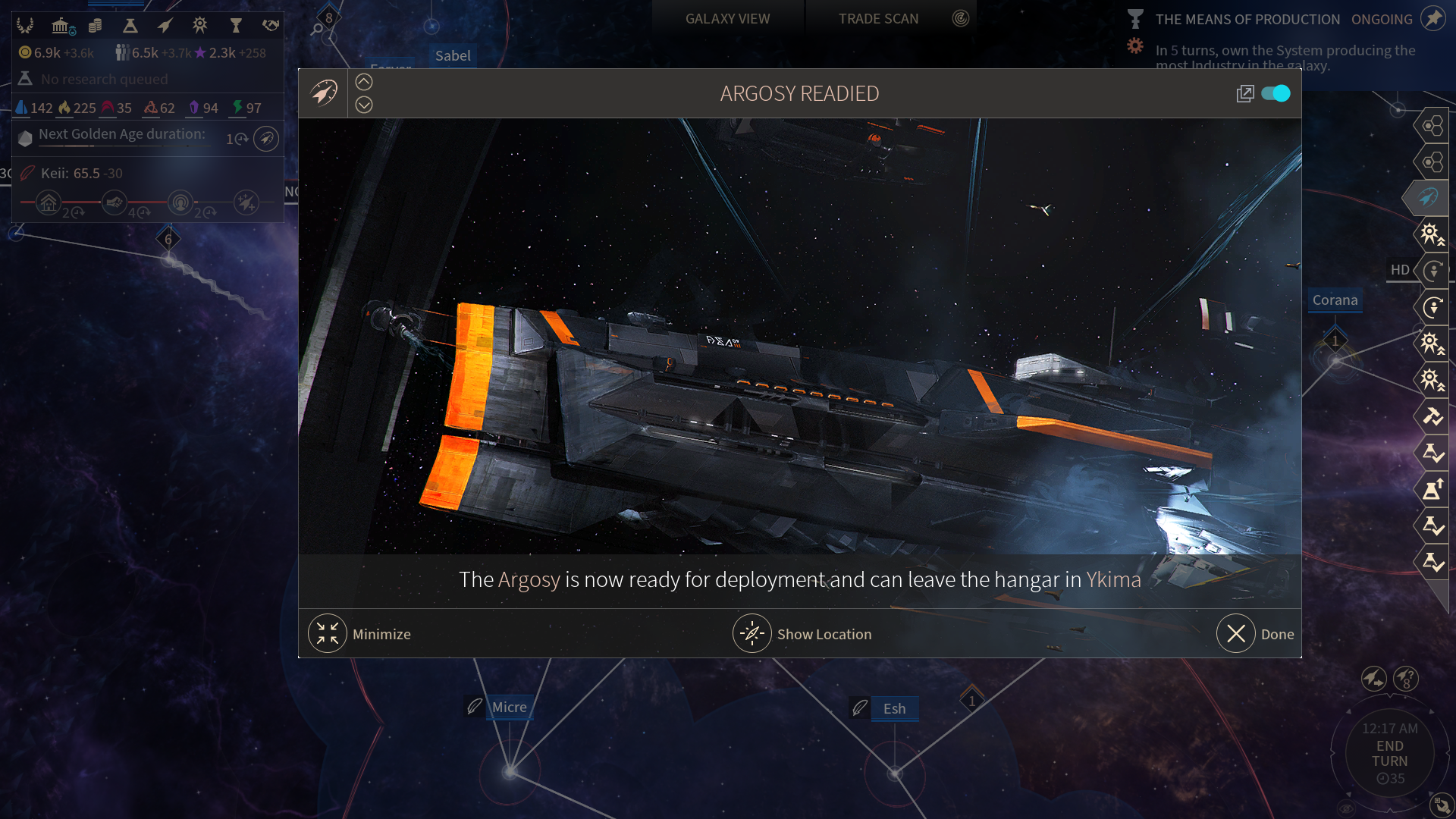The width and height of the screenshot is (1456, 819).
Task: Click the End Turn button
Action: tap(1389, 753)
